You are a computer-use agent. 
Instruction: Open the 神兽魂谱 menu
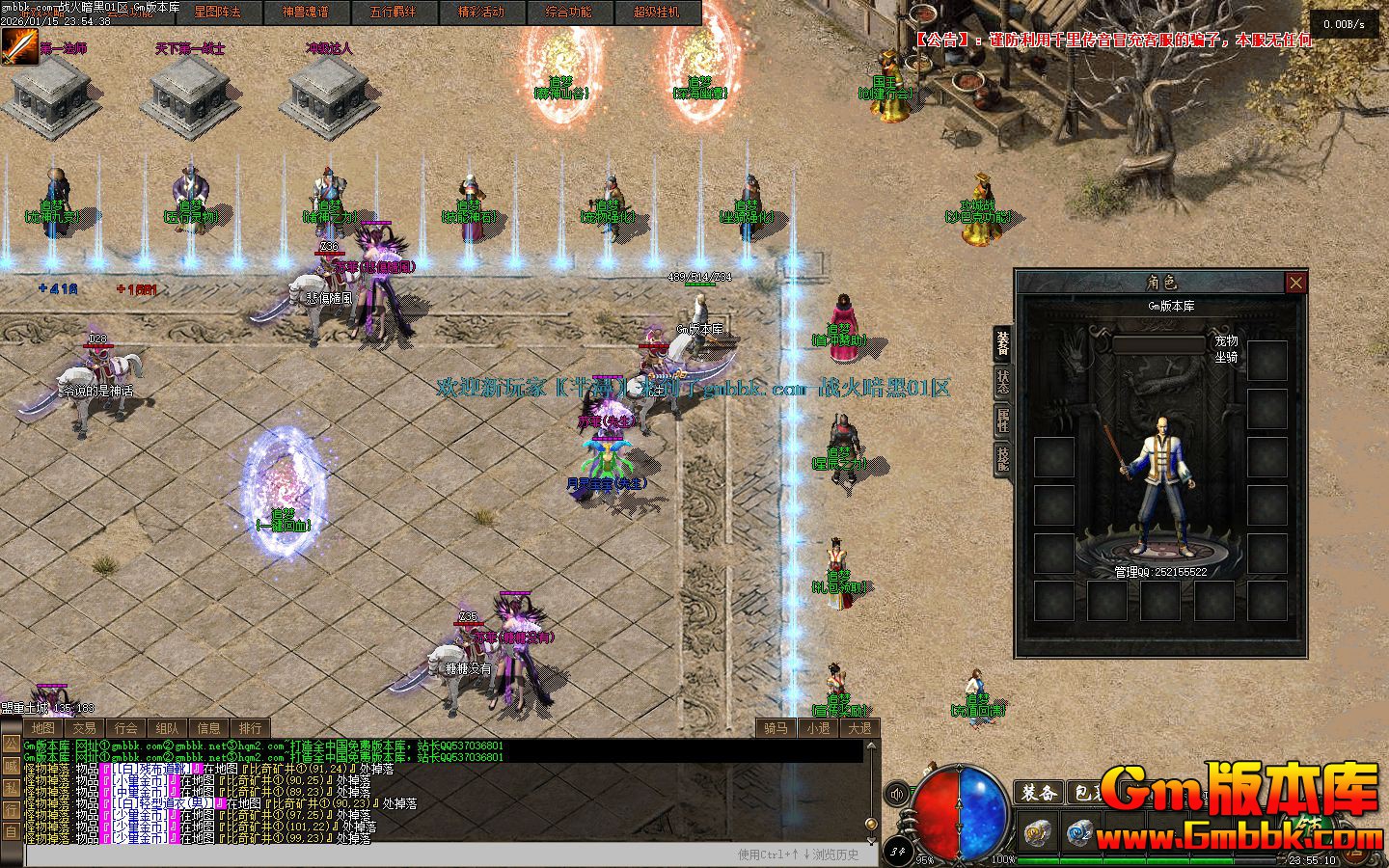coord(306,13)
